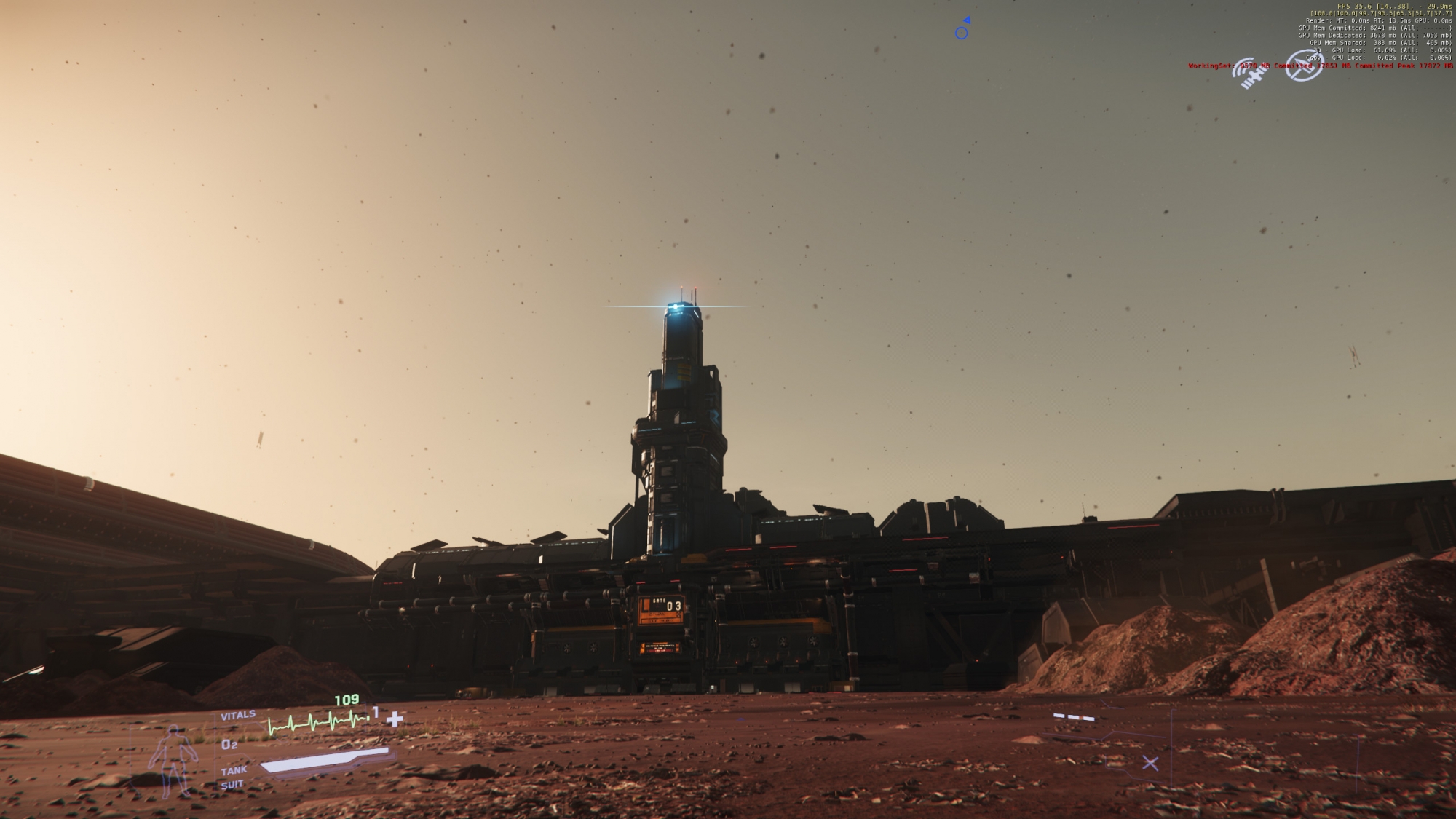
Task: Click the X icon in weapon panel
Action: point(1150,763)
